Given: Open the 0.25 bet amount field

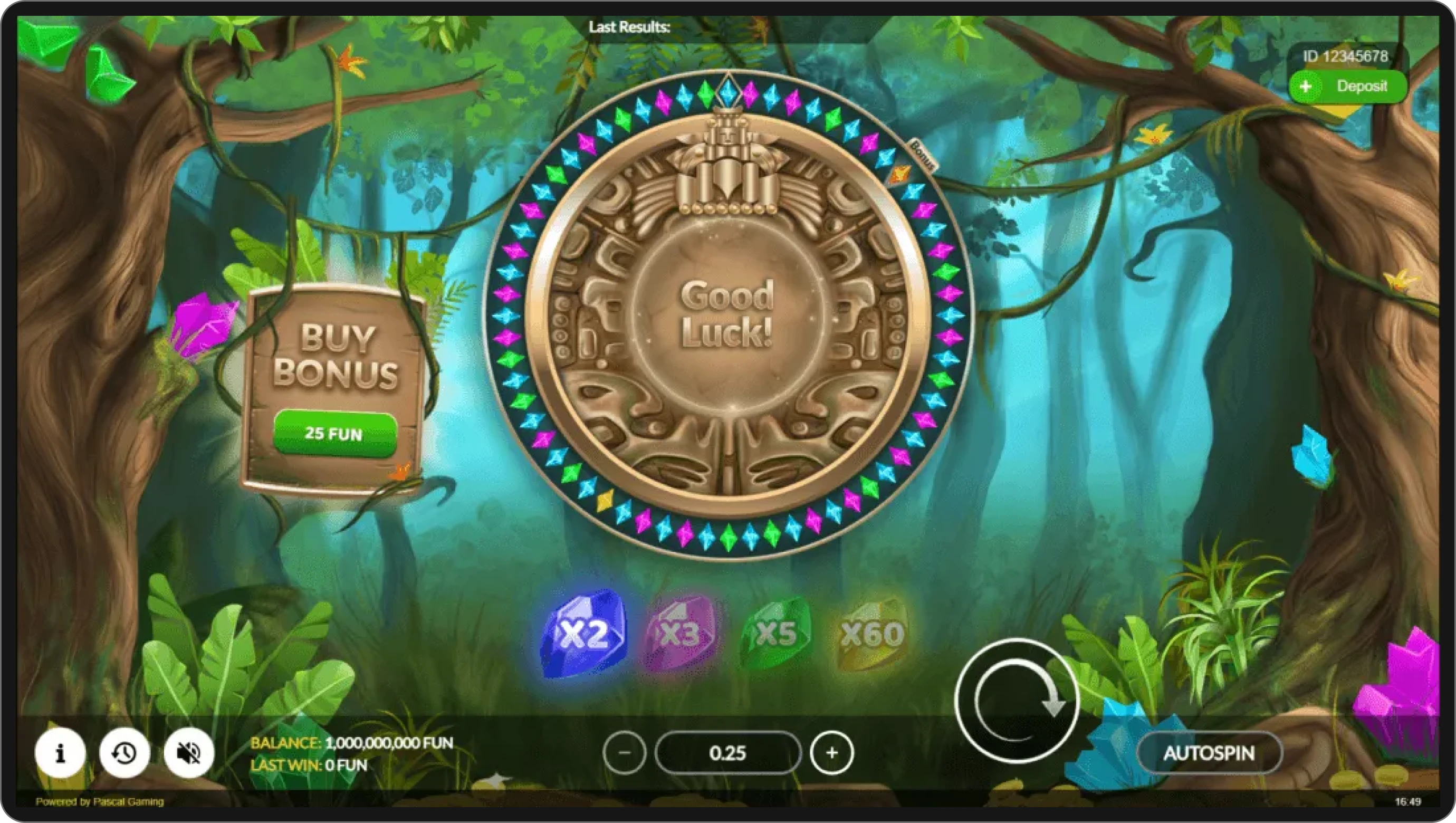Looking at the screenshot, I should point(728,753).
